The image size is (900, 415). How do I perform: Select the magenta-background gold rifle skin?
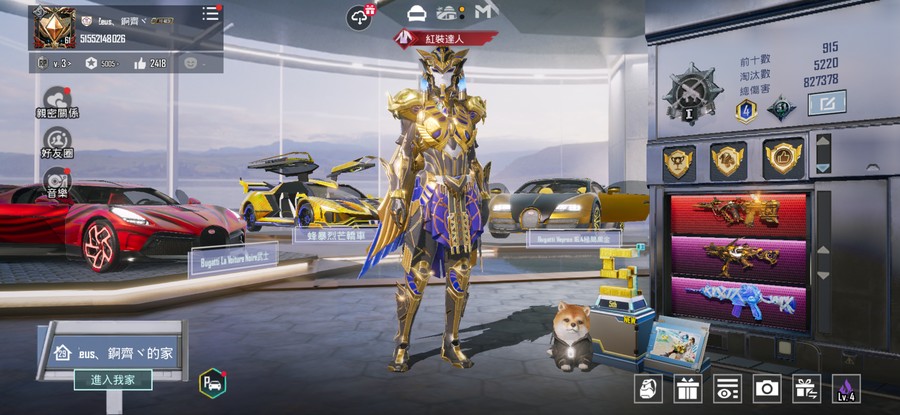pos(739,257)
